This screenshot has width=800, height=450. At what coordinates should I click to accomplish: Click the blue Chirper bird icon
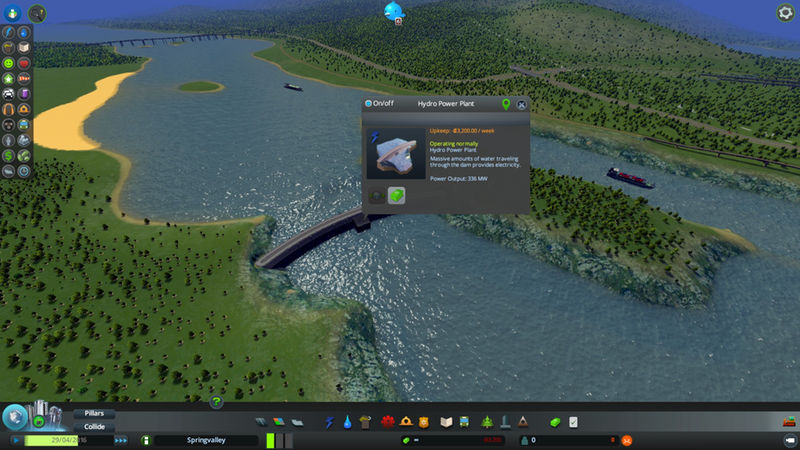coord(392,10)
